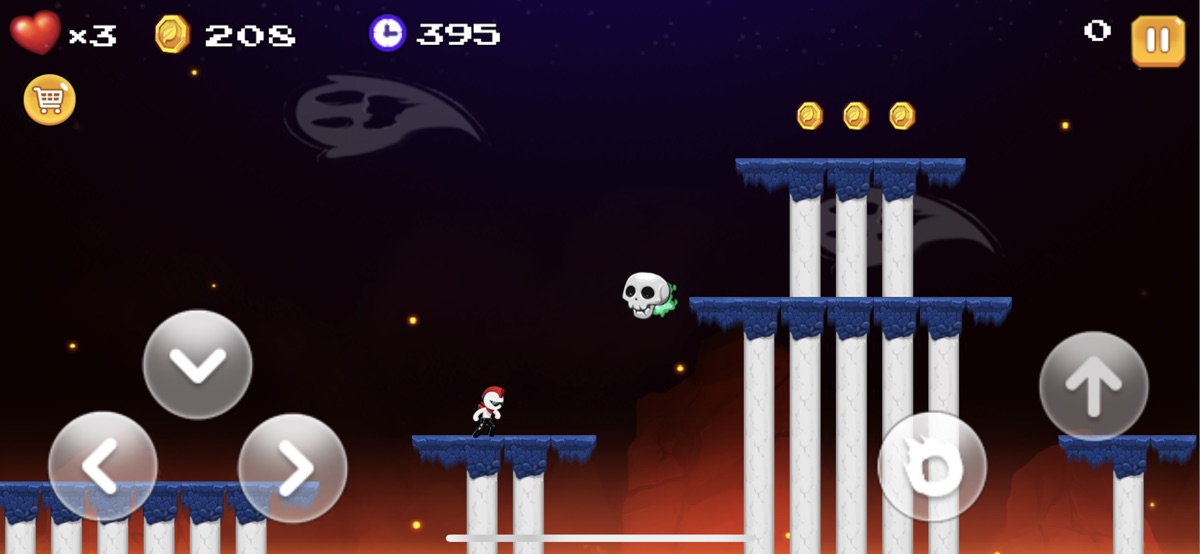Screen dimensions: 1200x554
Task: Tap the left arrow movement button
Action: [x=103, y=466]
